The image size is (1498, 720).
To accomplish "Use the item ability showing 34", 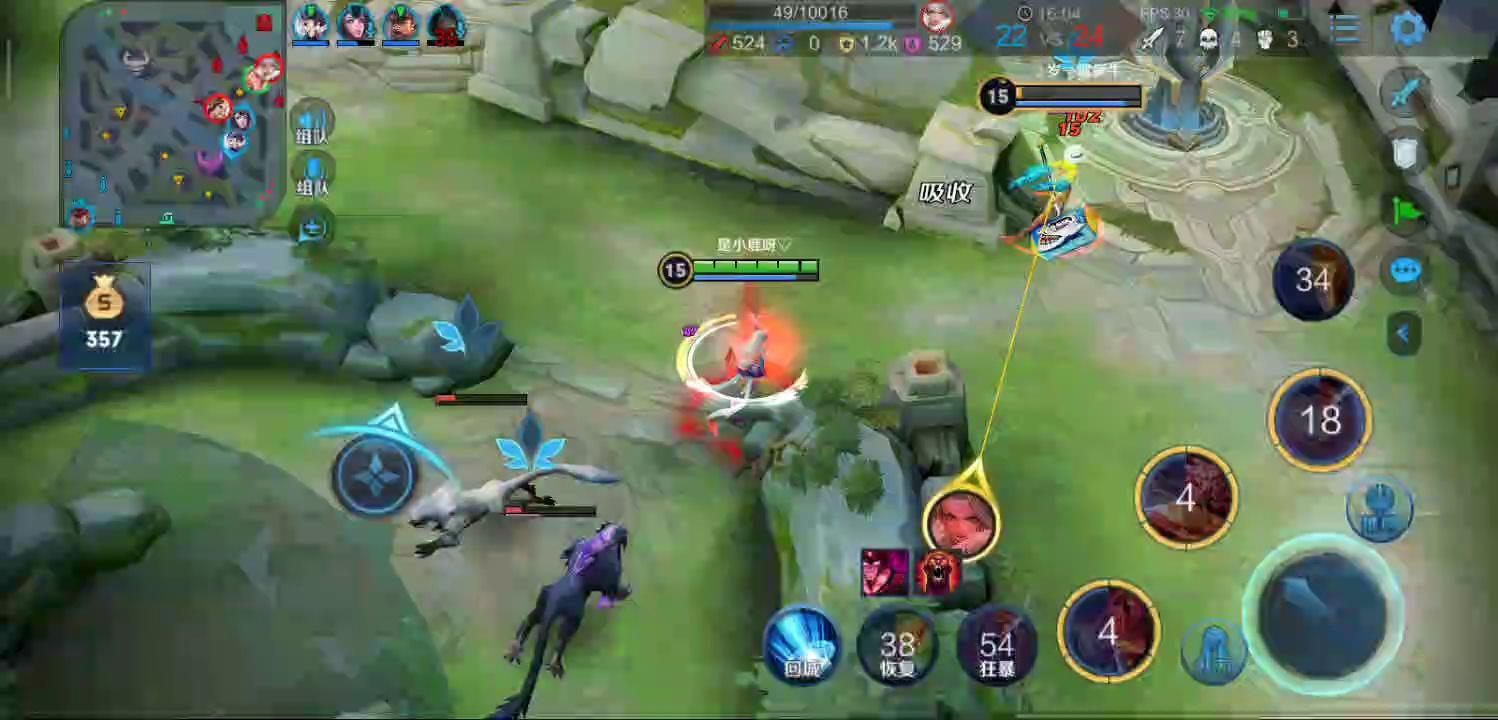I will 1313,279.
